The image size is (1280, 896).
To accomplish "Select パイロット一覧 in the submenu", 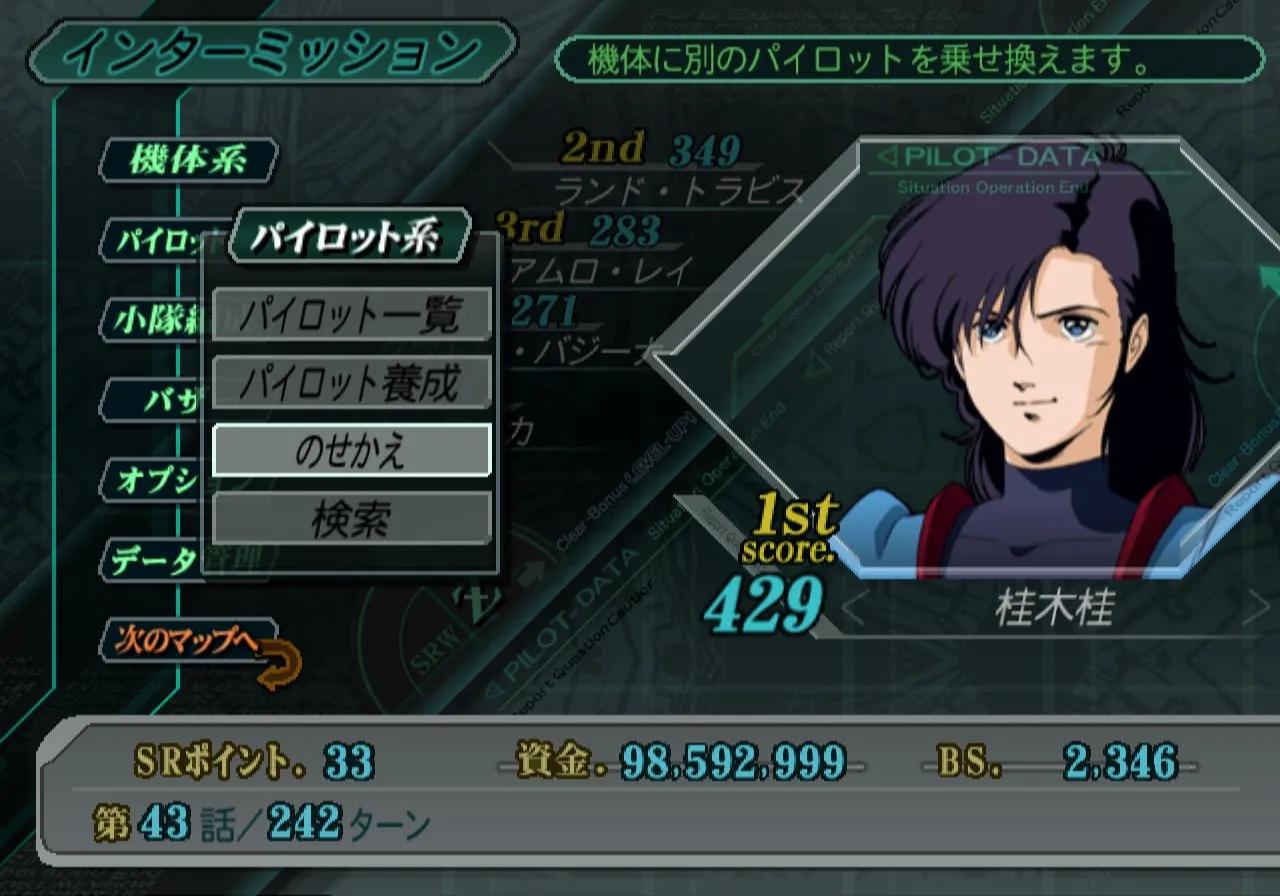I will coord(351,315).
